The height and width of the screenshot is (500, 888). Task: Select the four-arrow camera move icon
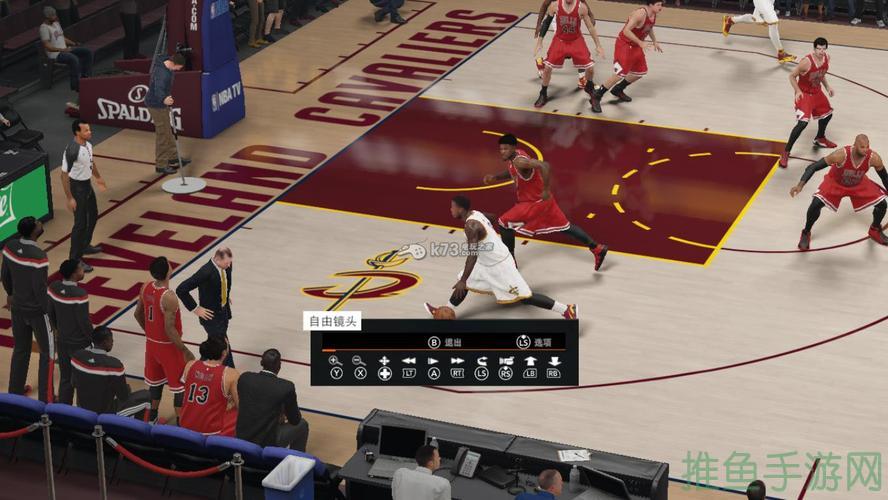click(384, 360)
